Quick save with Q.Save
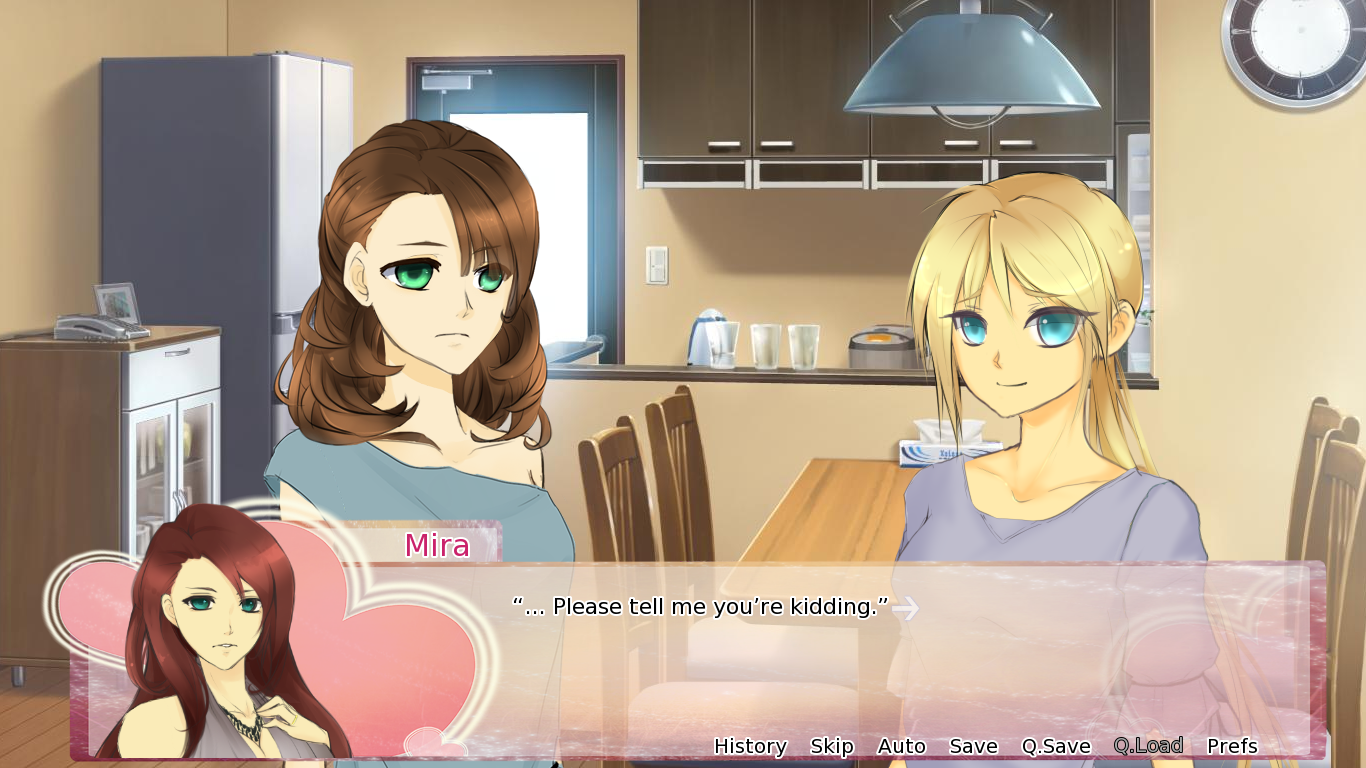1366x768 pixels. tap(1055, 746)
